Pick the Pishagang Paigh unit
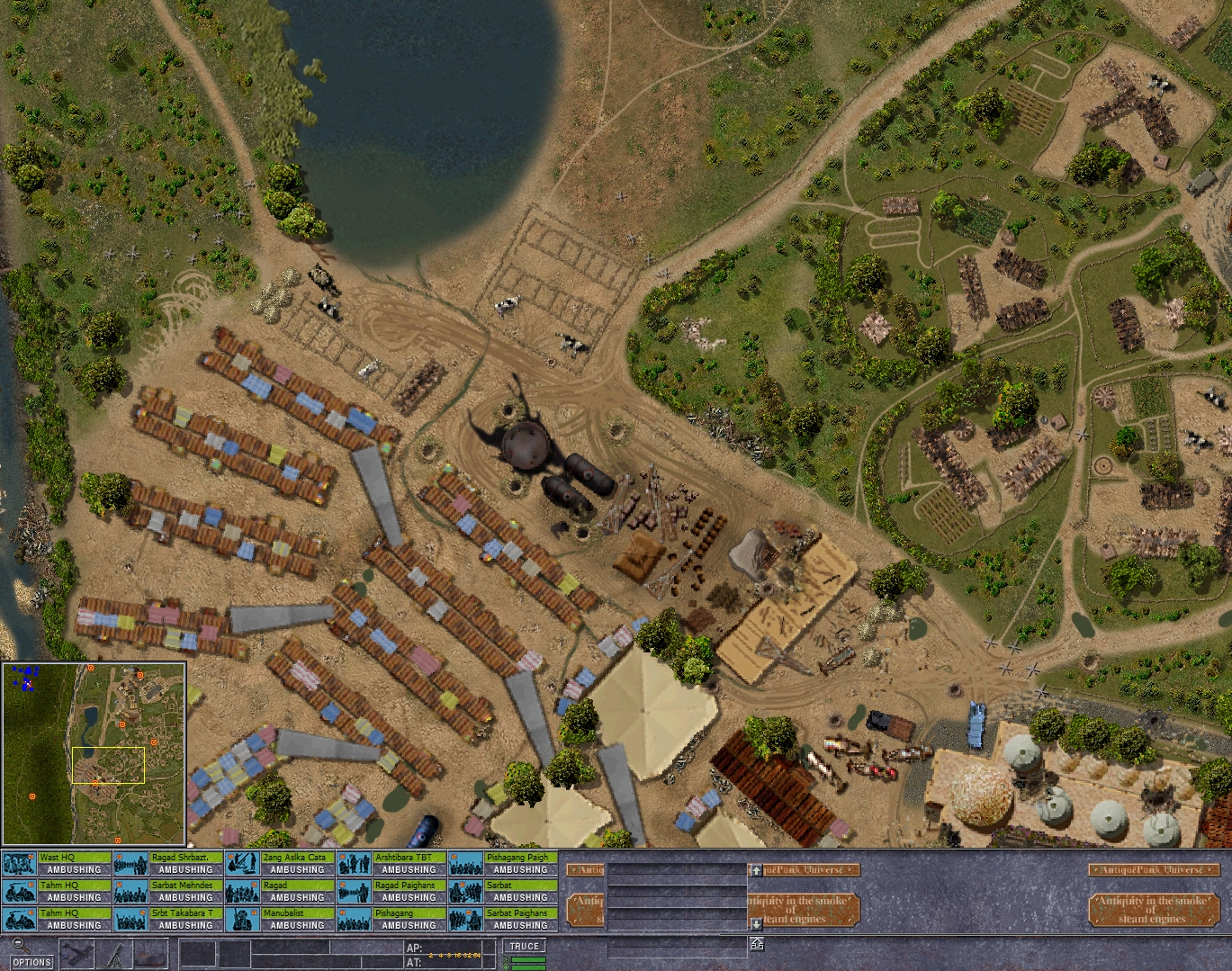The image size is (1232, 971). click(503, 864)
